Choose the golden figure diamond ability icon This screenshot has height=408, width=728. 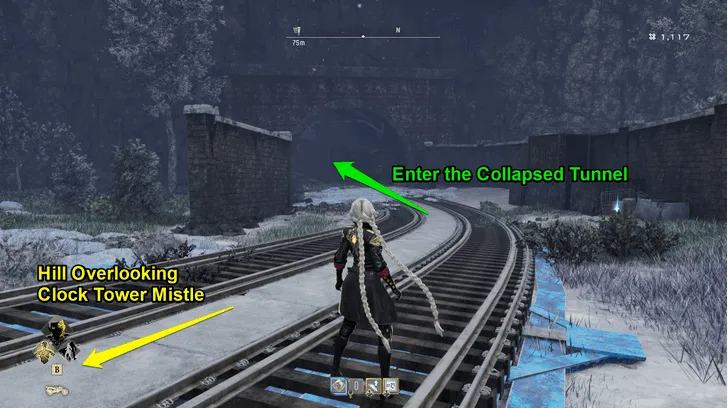[x=46, y=350]
